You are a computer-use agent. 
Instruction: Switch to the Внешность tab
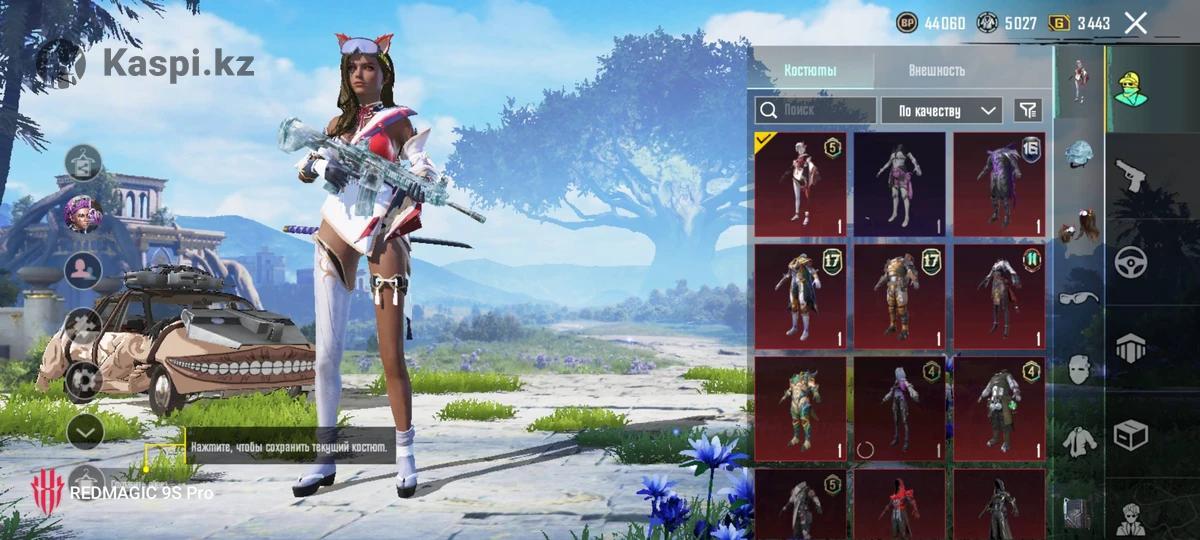coord(936,71)
